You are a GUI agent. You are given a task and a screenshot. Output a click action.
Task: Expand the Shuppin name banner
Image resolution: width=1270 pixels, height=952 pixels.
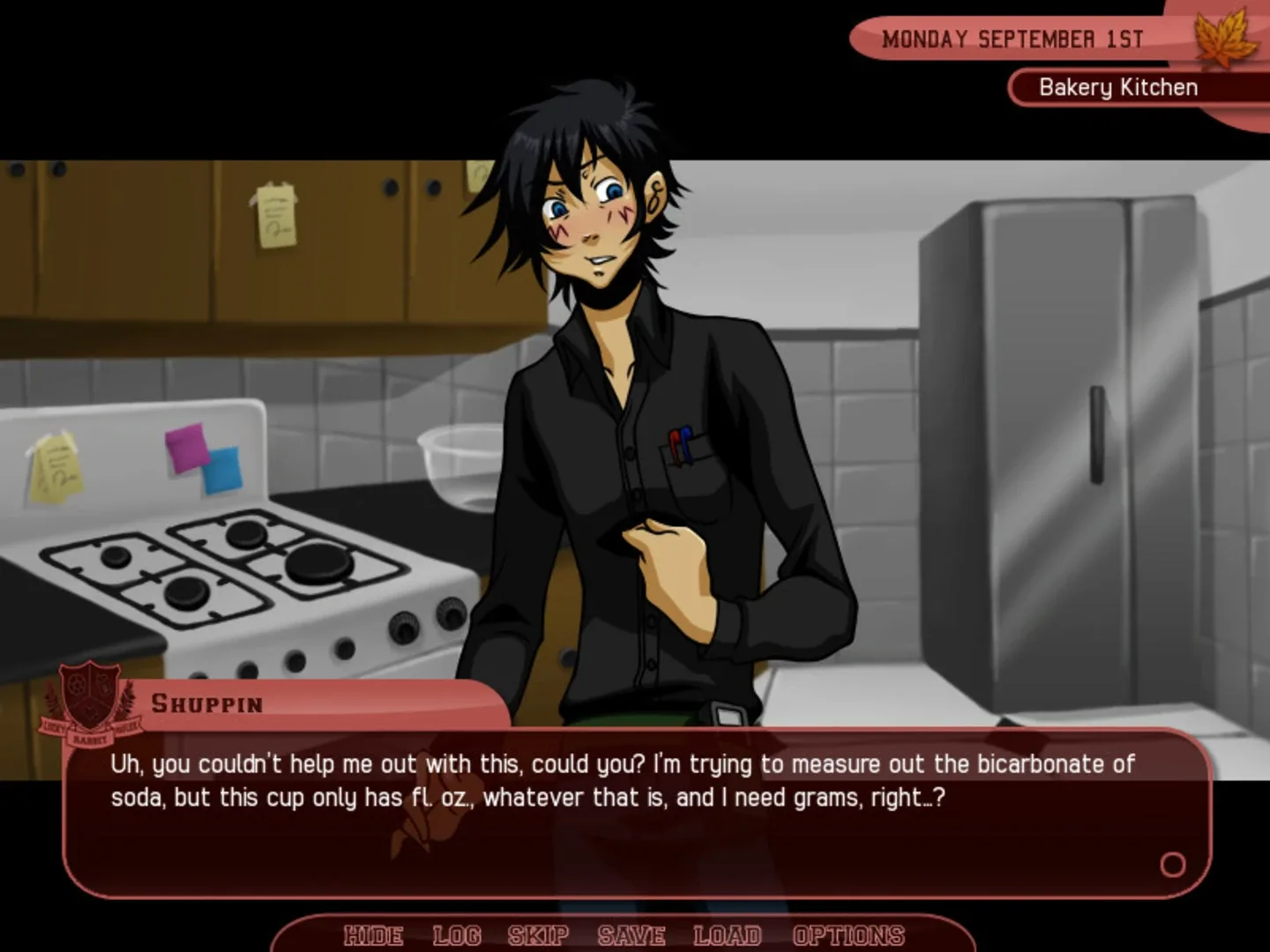[x=209, y=703]
